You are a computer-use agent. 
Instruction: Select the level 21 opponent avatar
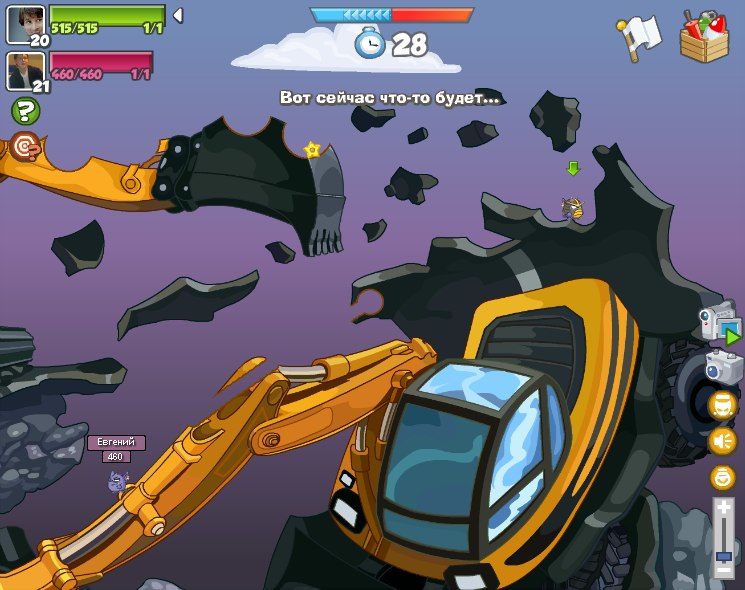(25, 69)
